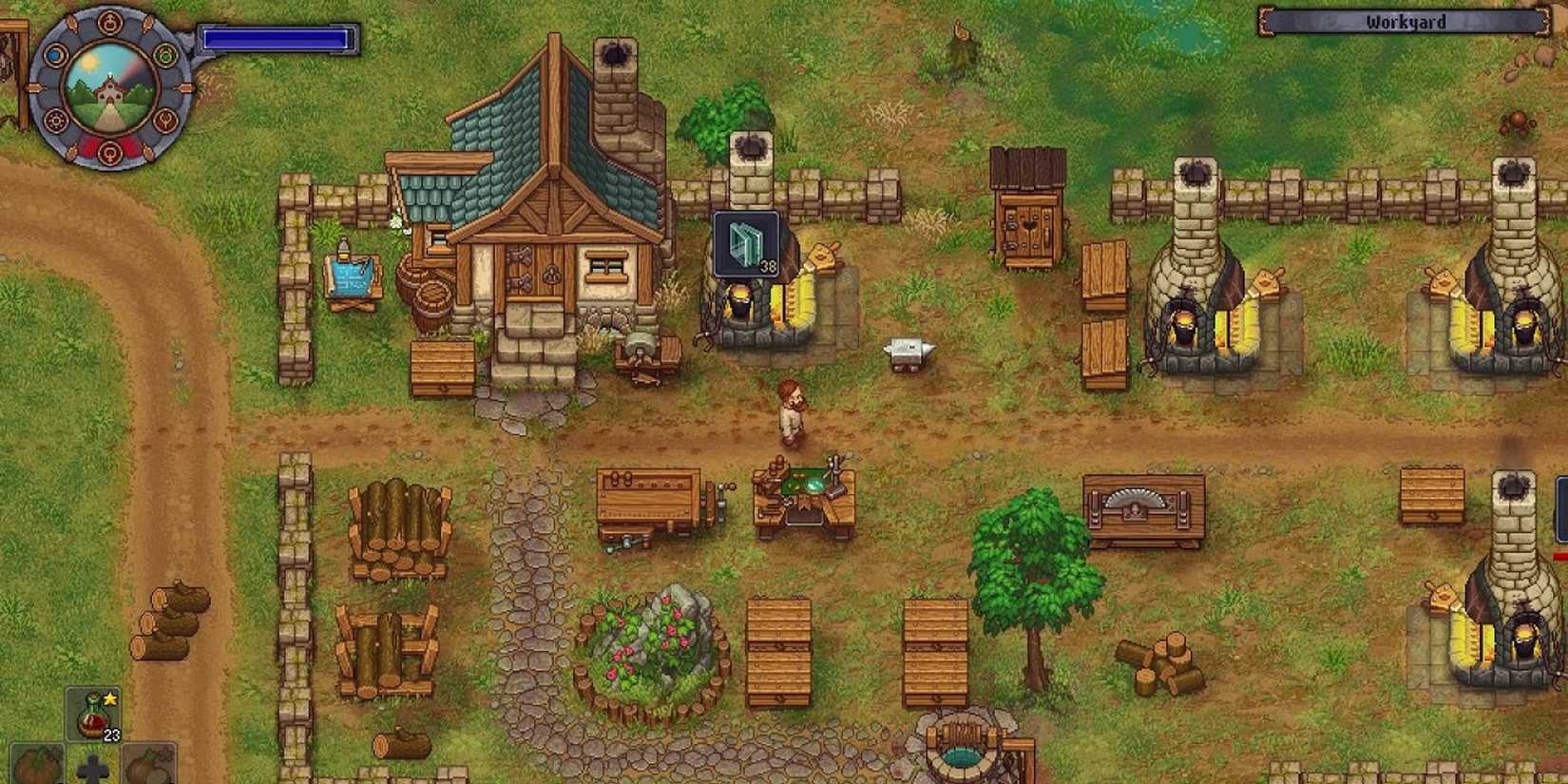Click the gold star on the potion slot

pos(110,699)
